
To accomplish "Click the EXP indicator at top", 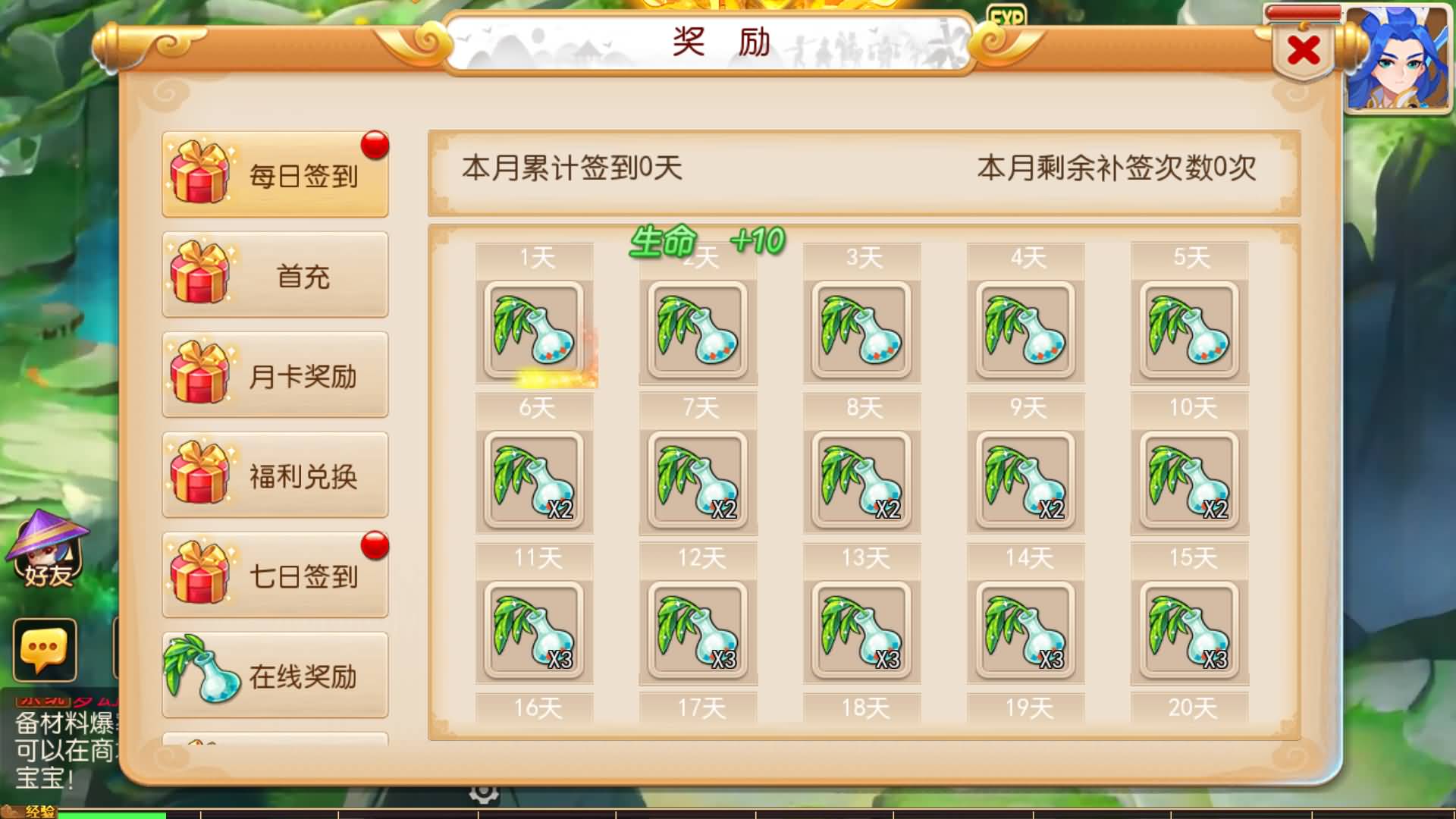I will pos(1009,14).
